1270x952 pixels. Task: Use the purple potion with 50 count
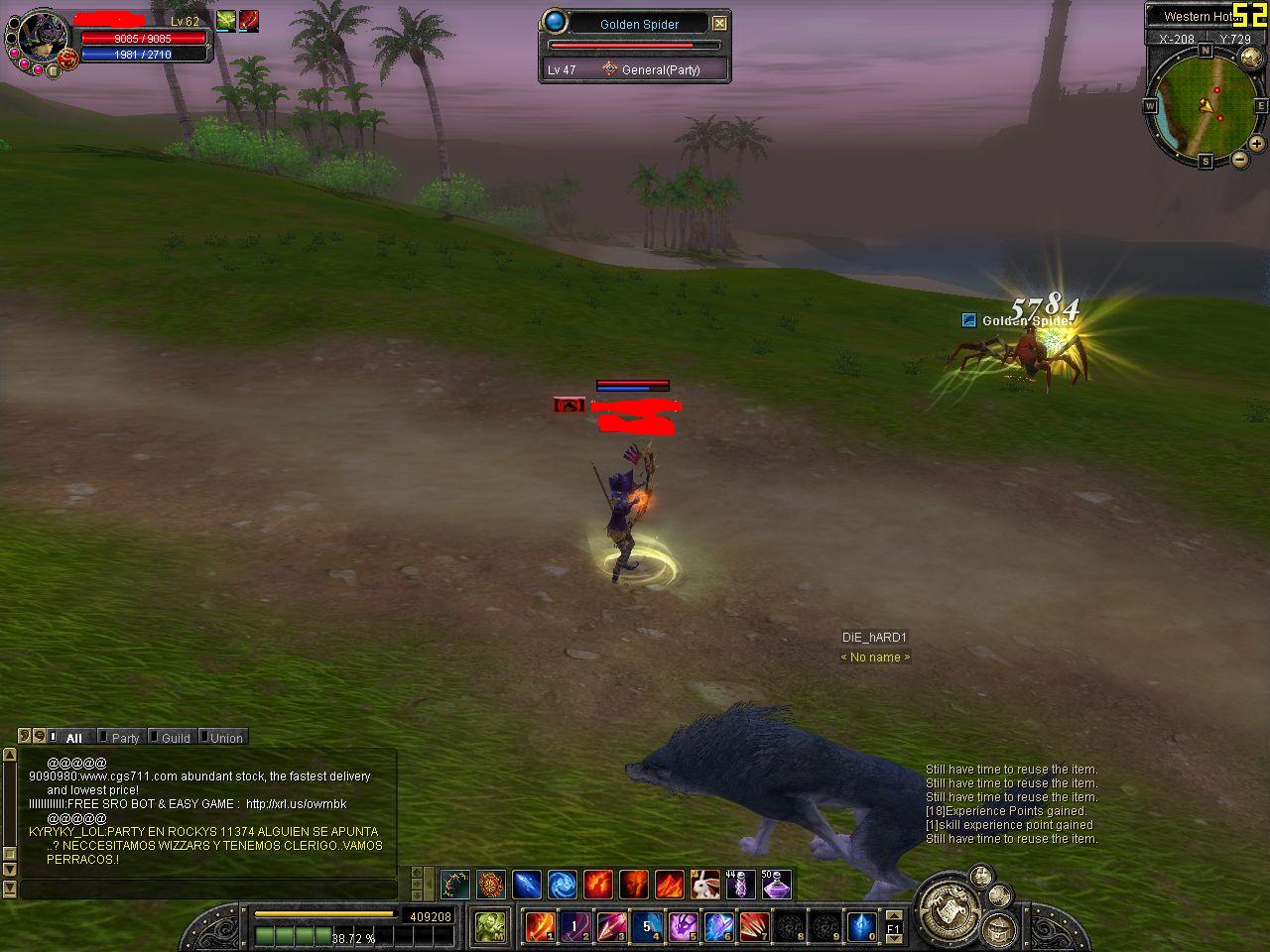(x=776, y=884)
